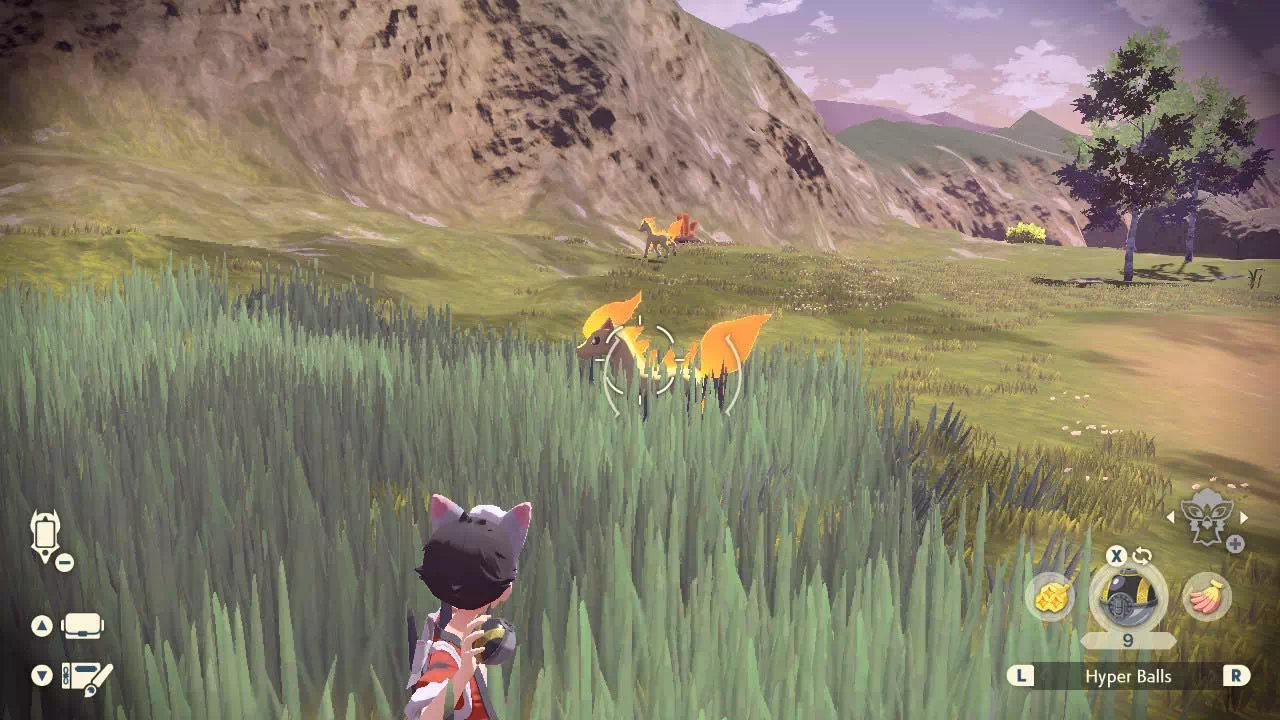This screenshot has height=720, width=1280.
Task: Choose the yellow lumpy item slot
Action: pyautogui.click(x=1049, y=597)
